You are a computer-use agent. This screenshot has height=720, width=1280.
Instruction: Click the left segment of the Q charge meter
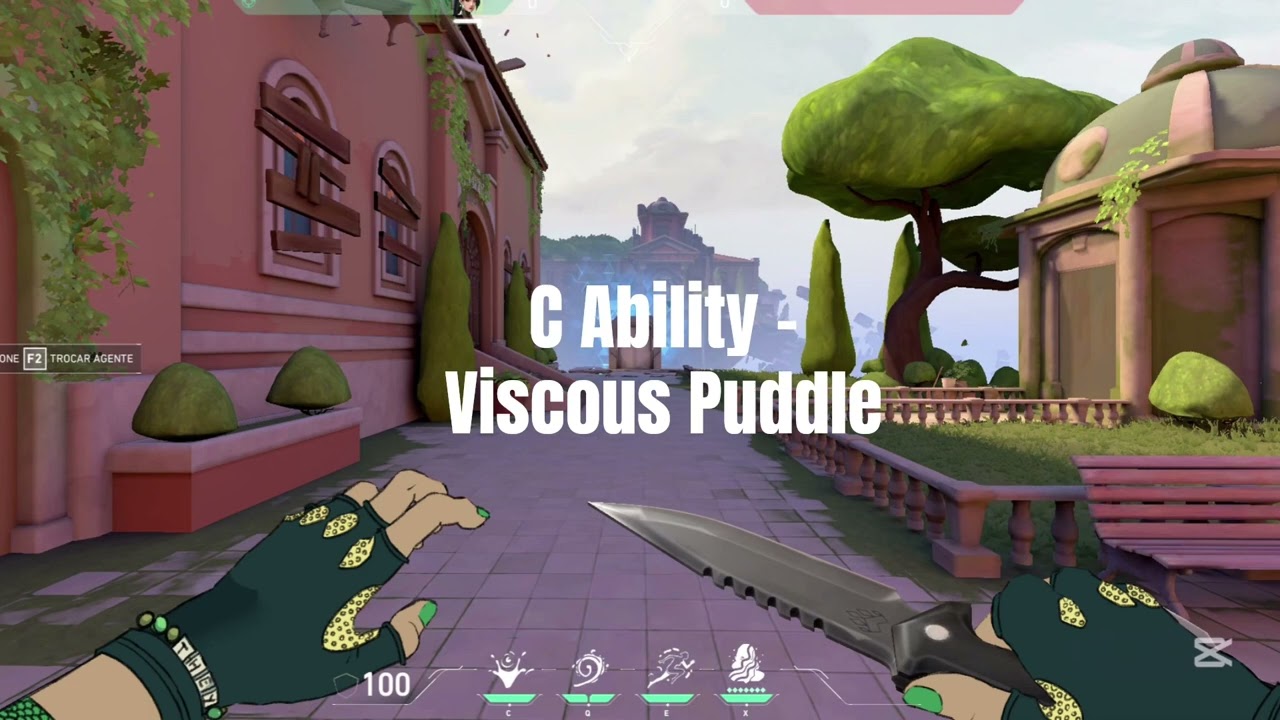(x=577, y=698)
